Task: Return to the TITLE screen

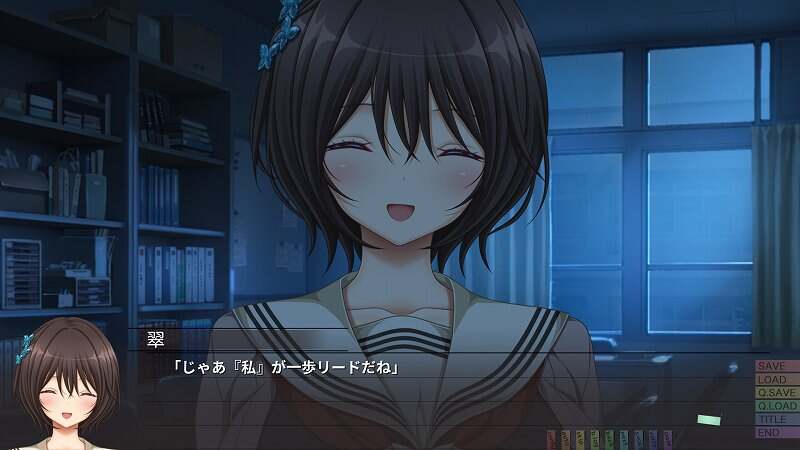Action: (x=776, y=419)
